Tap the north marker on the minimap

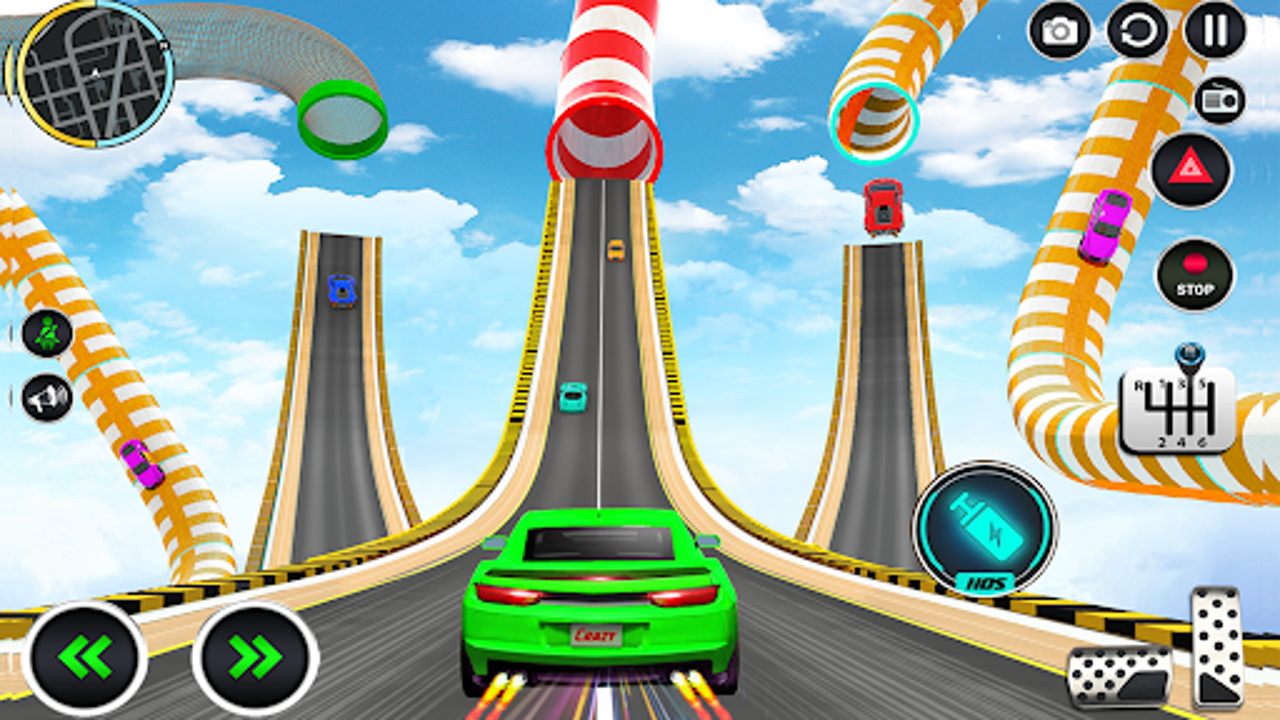[x=163, y=45]
